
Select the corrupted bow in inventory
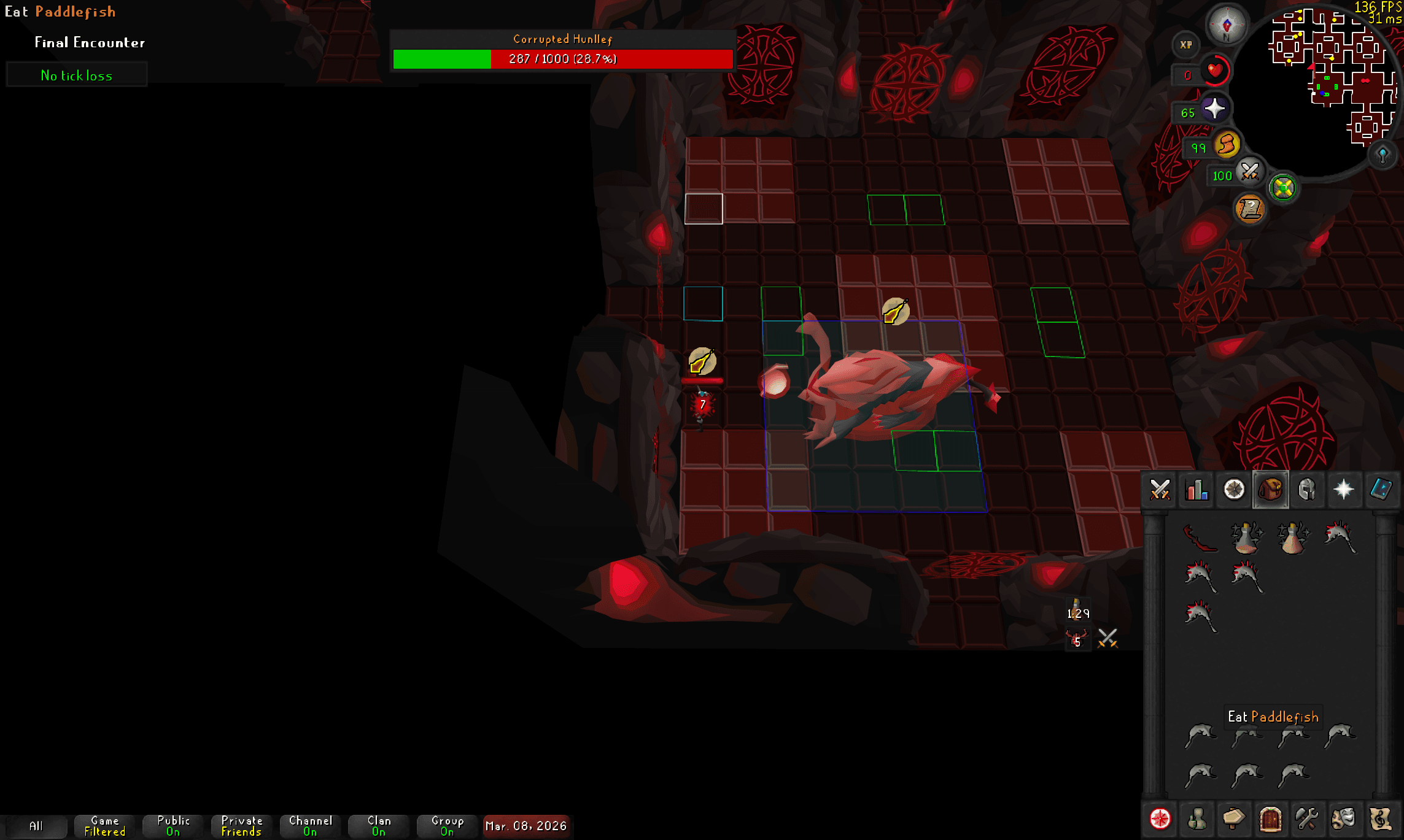point(1199,538)
